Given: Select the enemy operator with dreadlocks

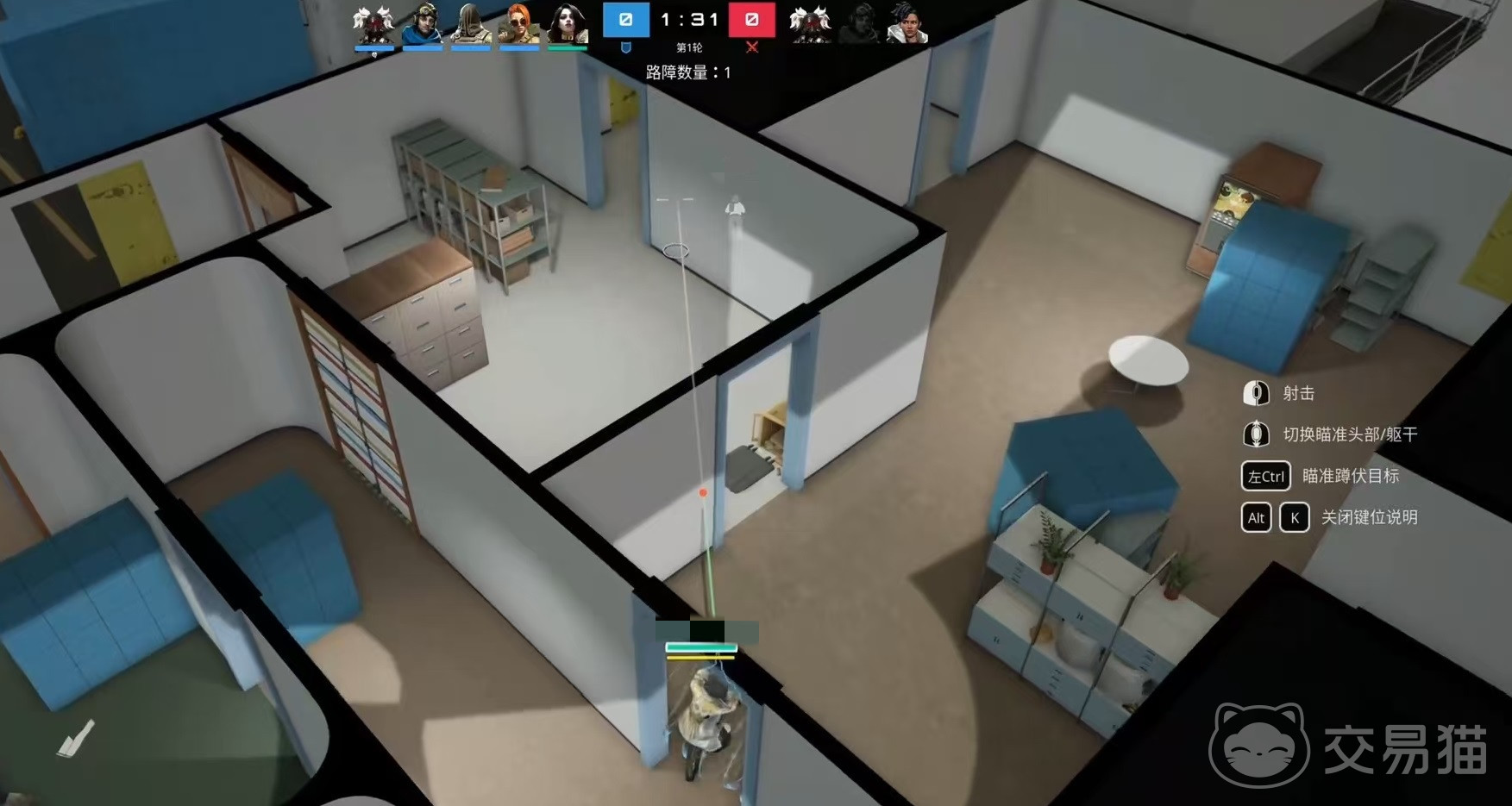Looking at the screenshot, I should coord(907,23).
